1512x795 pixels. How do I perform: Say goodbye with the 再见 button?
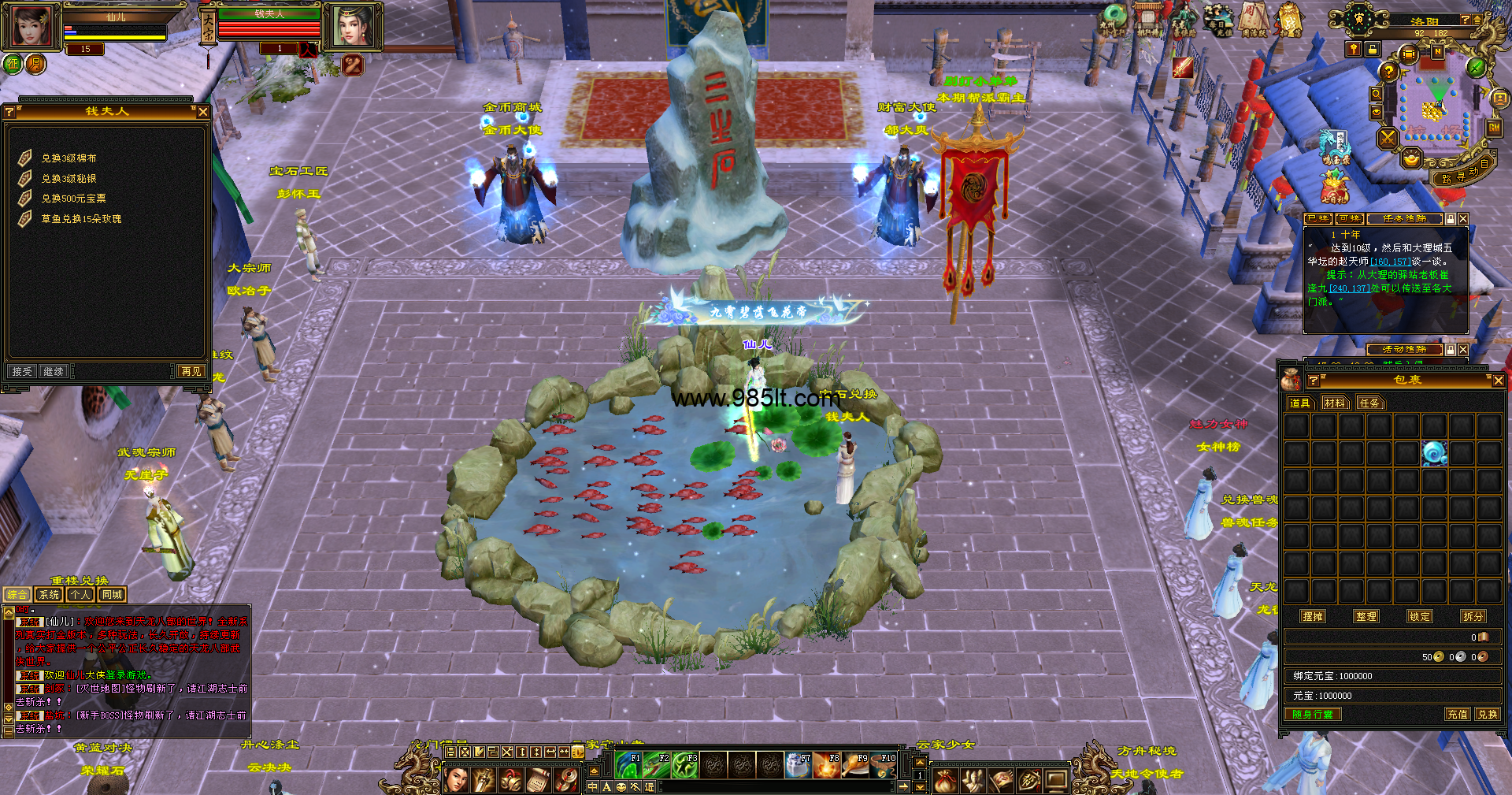tap(191, 371)
